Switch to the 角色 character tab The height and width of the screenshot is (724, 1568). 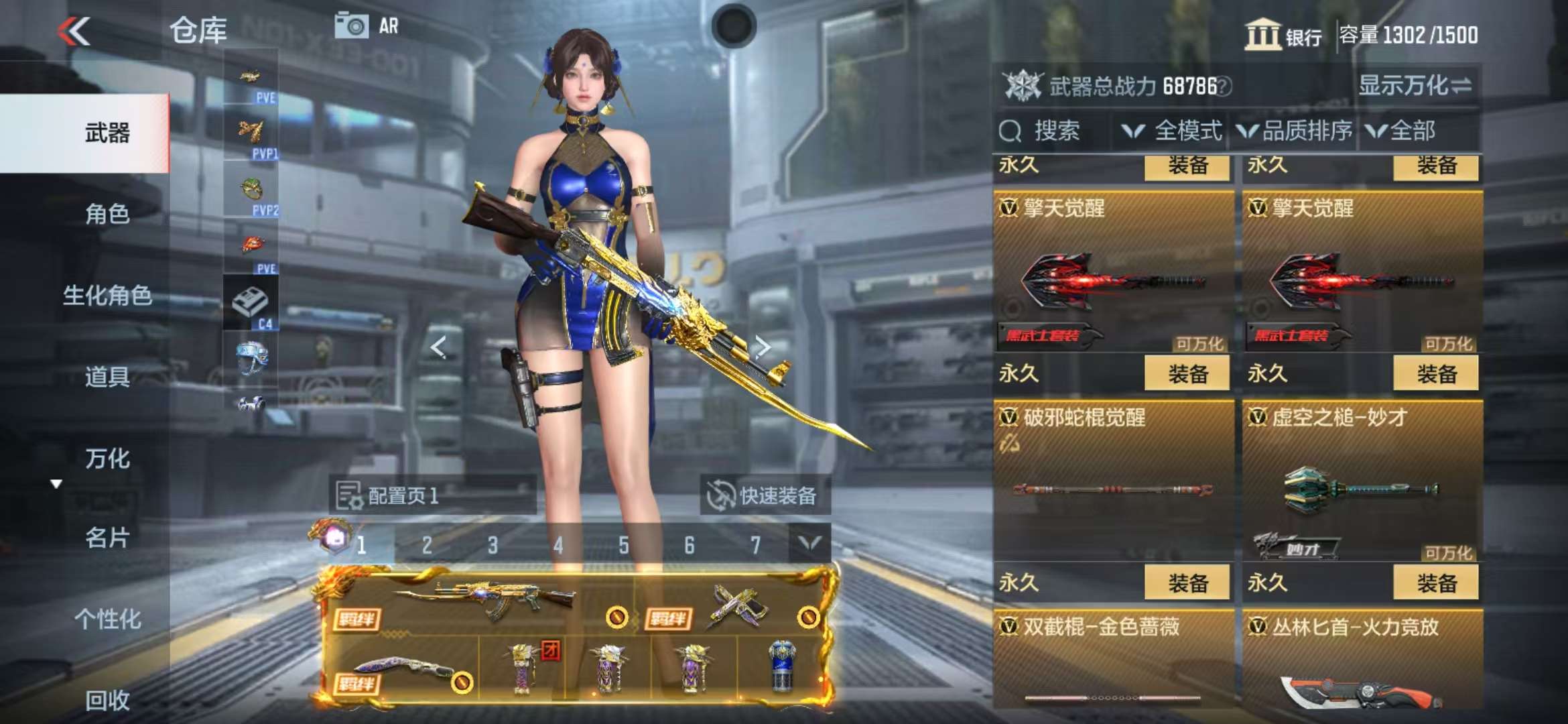click(107, 214)
